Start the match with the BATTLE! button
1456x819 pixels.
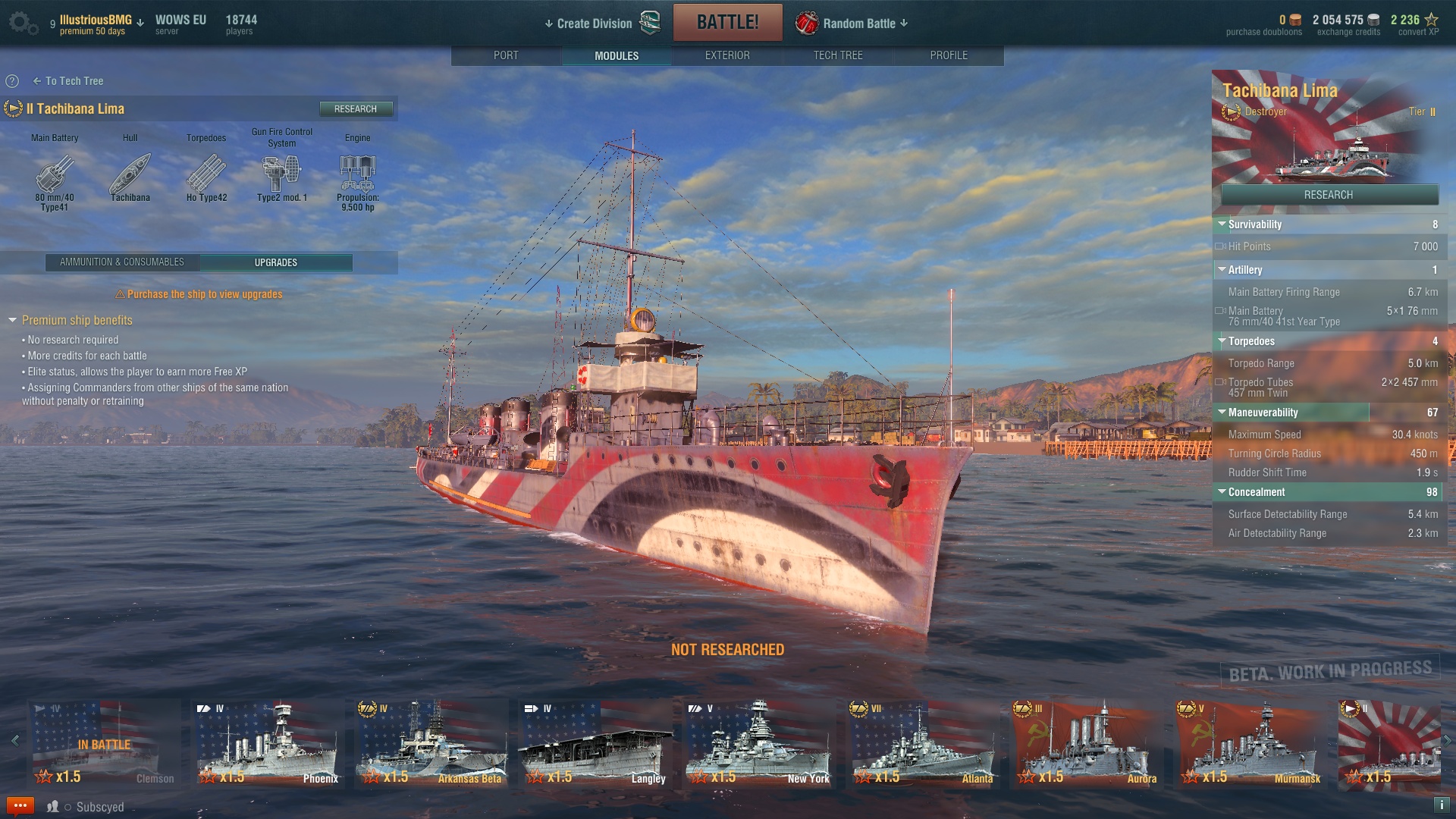(x=727, y=23)
